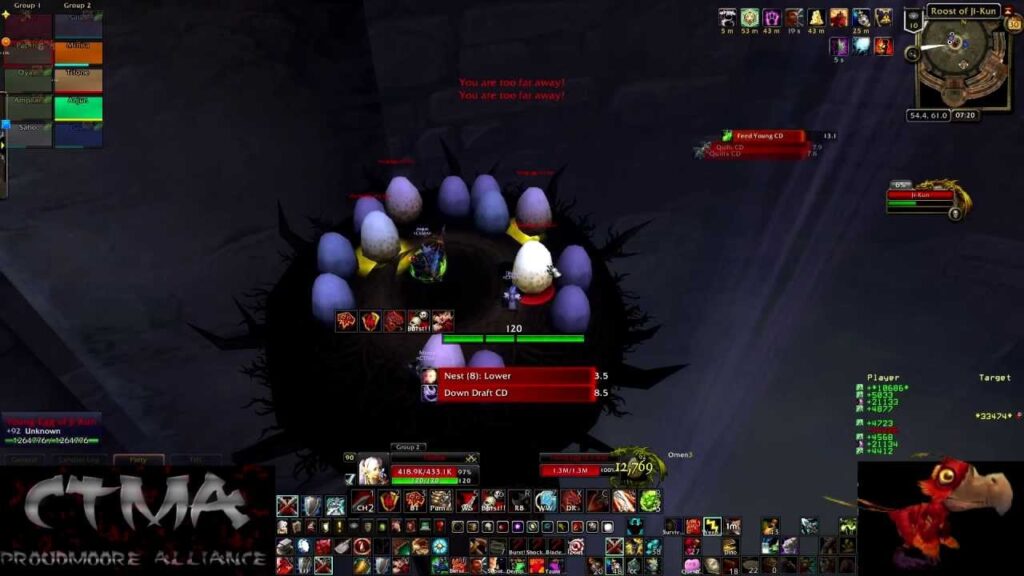
Task: Activate the CH2 ability on the action bar
Action: 362,501
